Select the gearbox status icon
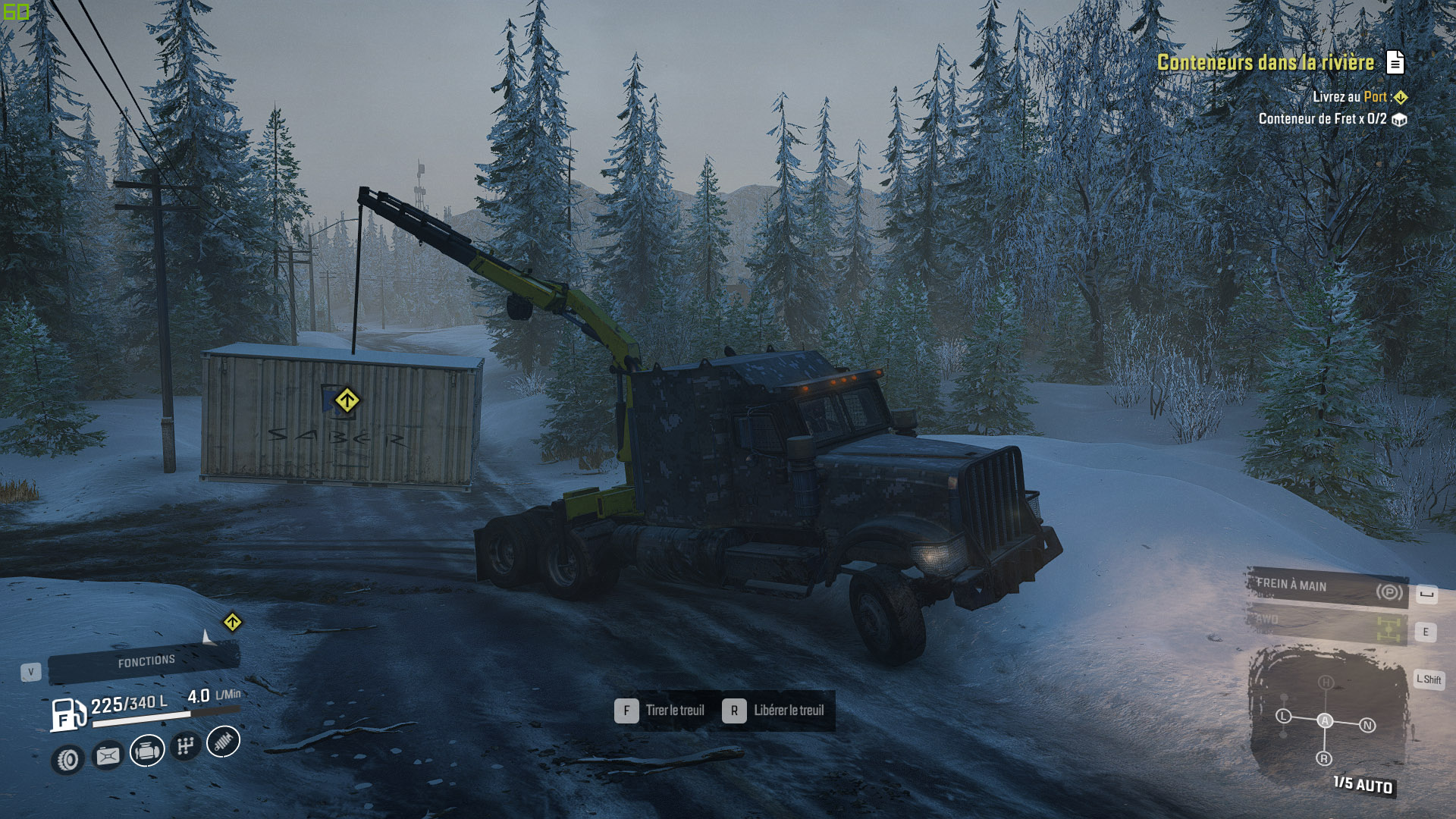The width and height of the screenshot is (1456, 819). click(x=185, y=746)
